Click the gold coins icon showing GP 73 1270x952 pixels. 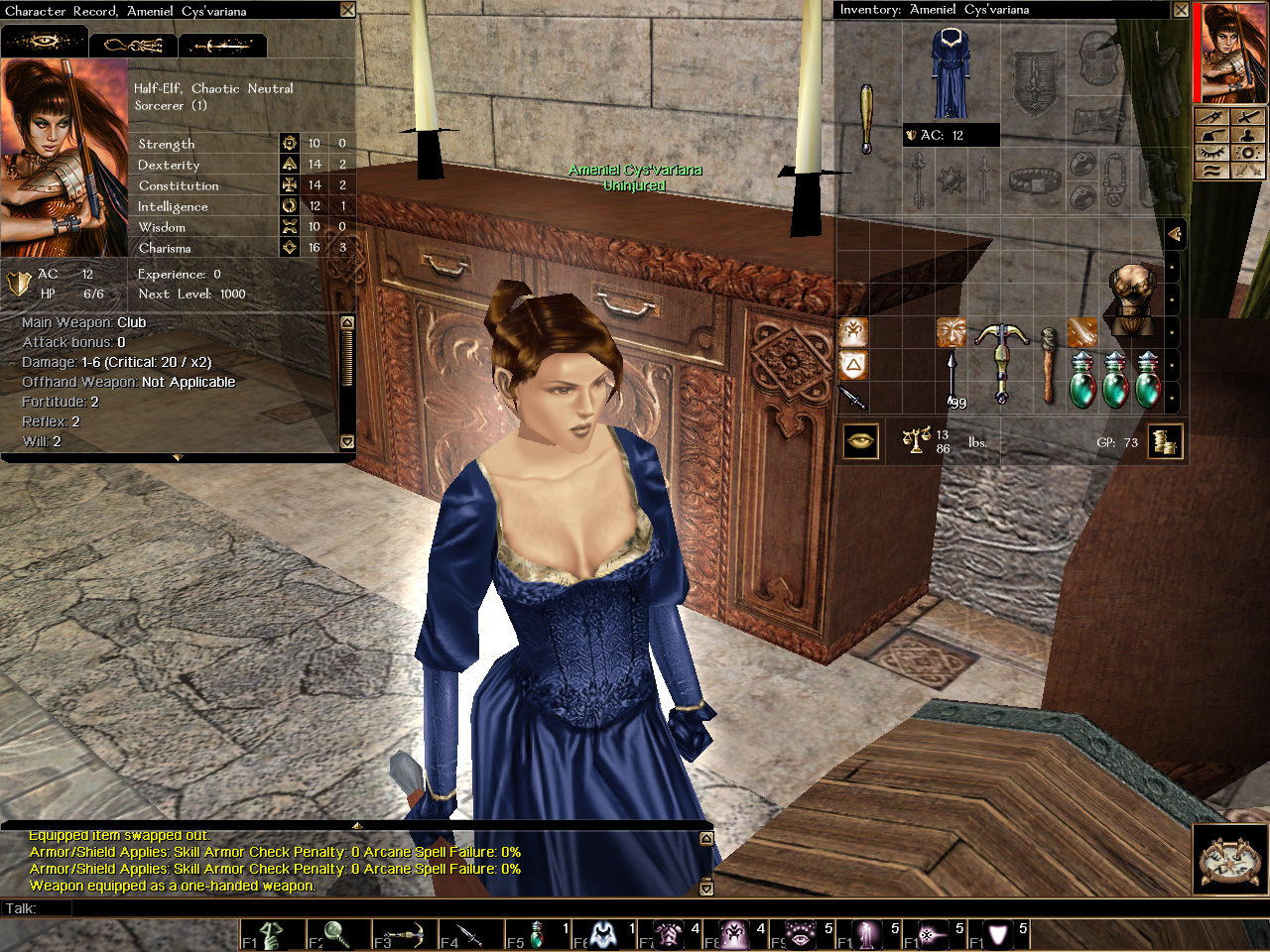click(1166, 441)
